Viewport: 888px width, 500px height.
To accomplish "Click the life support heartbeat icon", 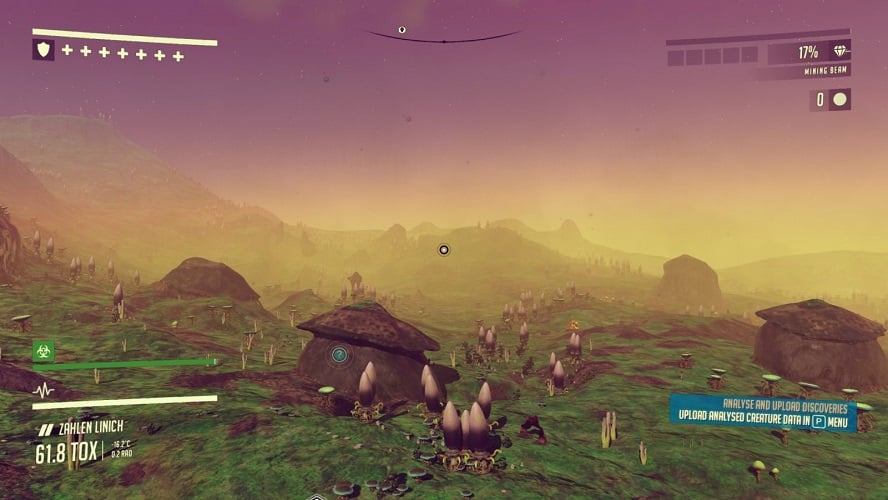I will pos(43,389).
